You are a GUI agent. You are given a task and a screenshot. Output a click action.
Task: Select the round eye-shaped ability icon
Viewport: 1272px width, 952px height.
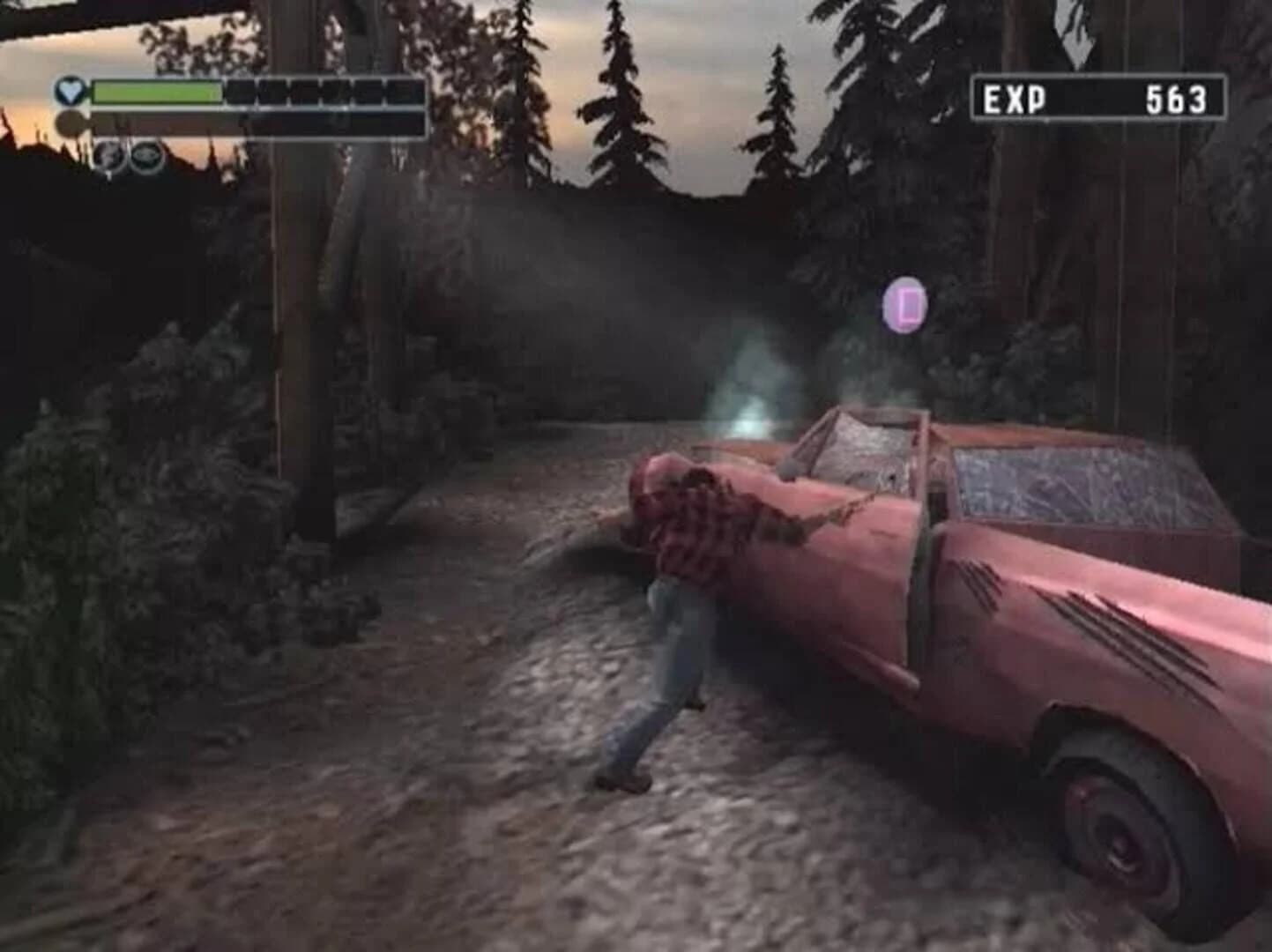click(146, 155)
